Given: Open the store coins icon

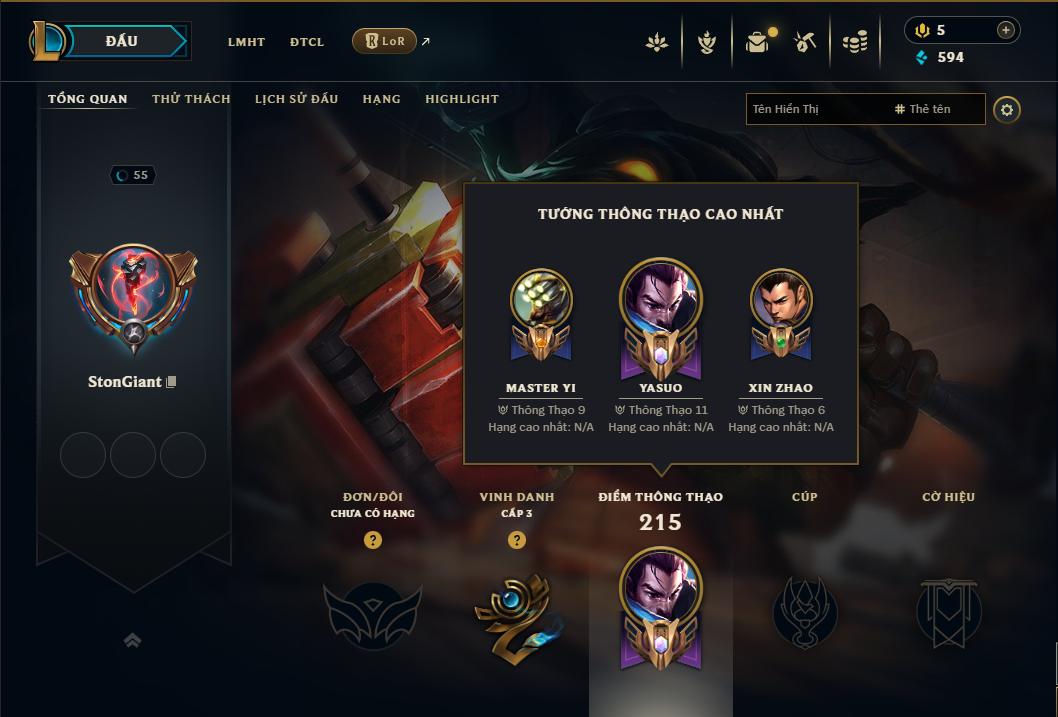Looking at the screenshot, I should click(x=854, y=42).
